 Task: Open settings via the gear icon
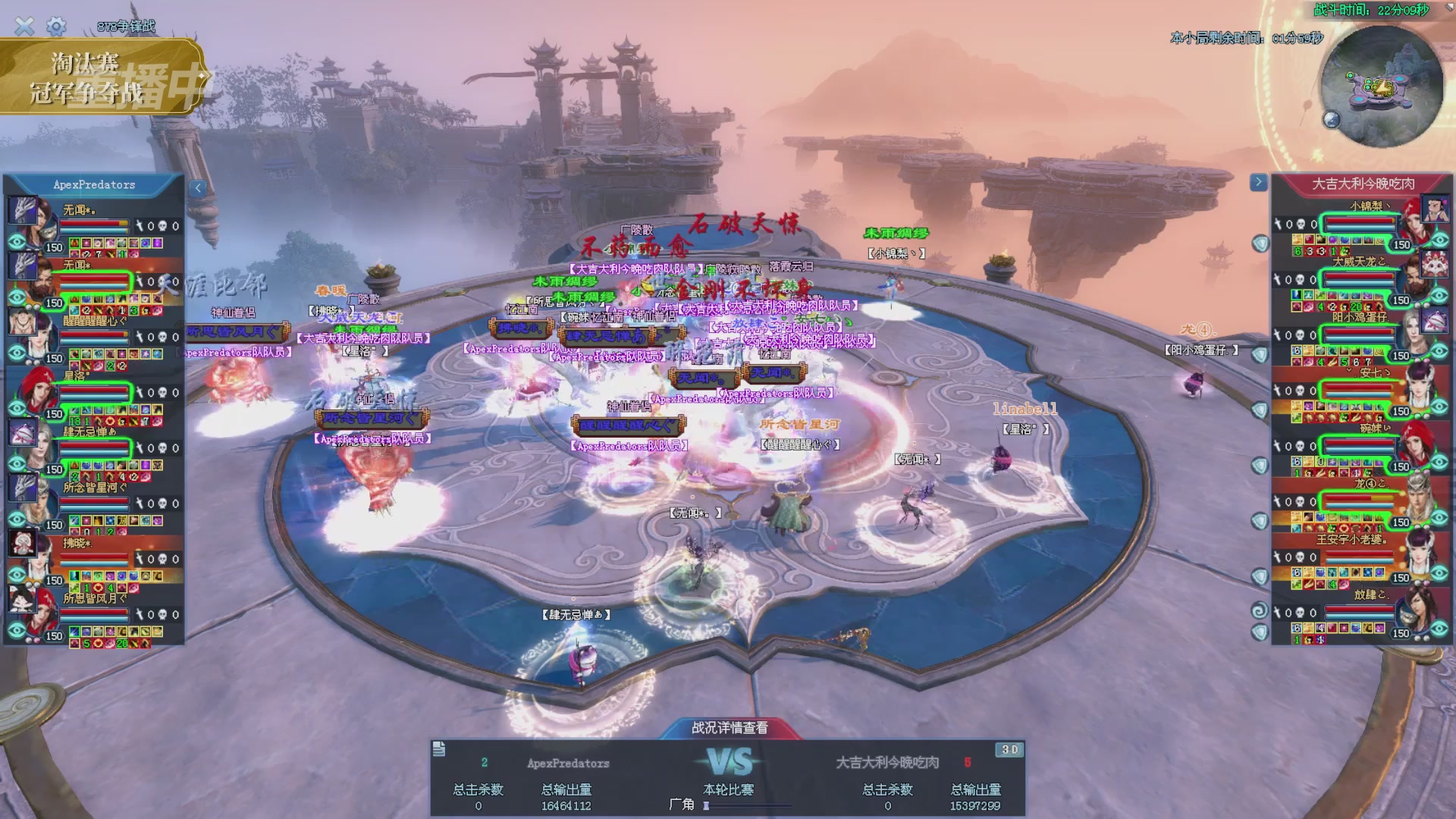coord(56,27)
